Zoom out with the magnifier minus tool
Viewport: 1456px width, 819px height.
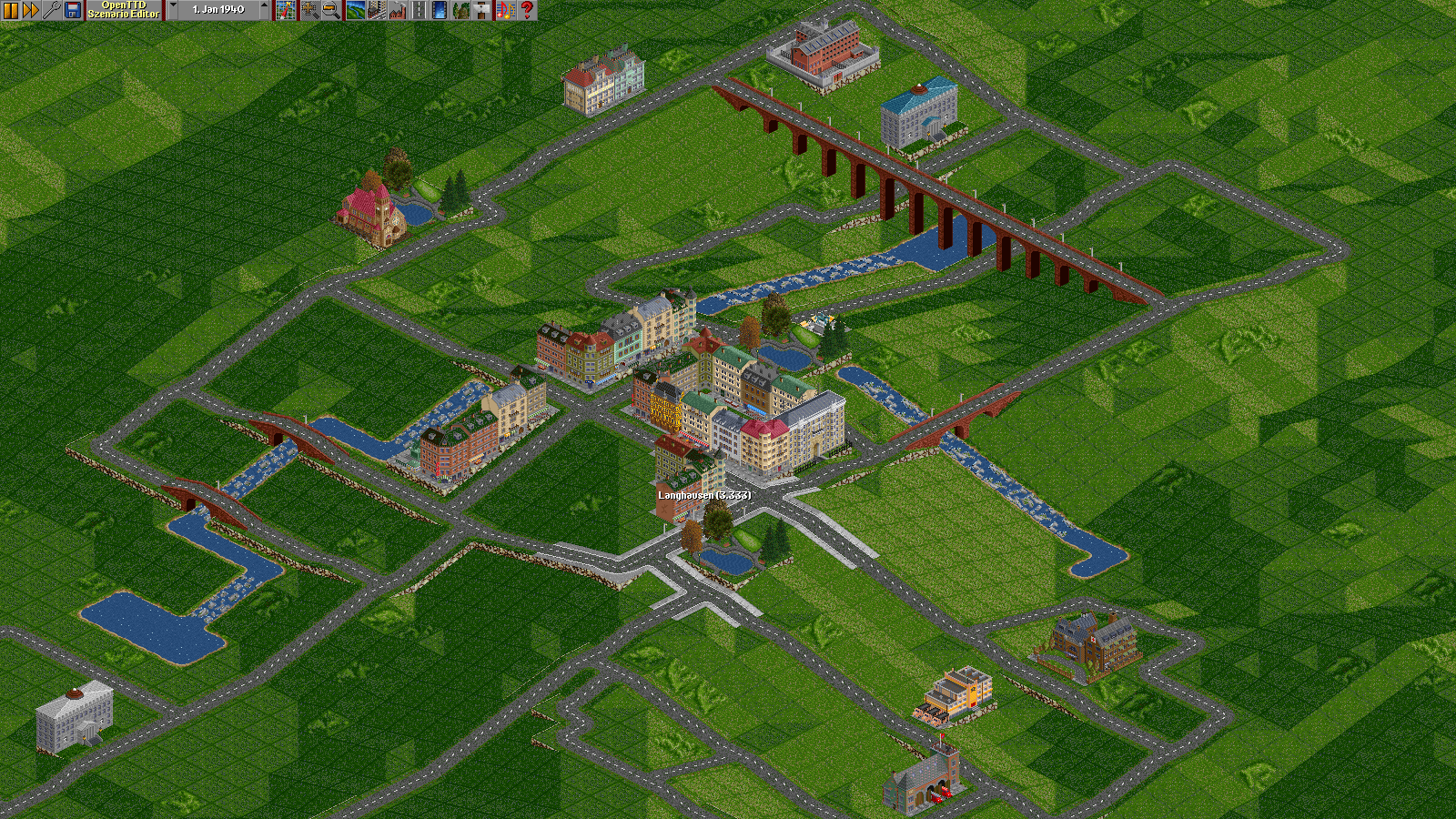coord(330,10)
